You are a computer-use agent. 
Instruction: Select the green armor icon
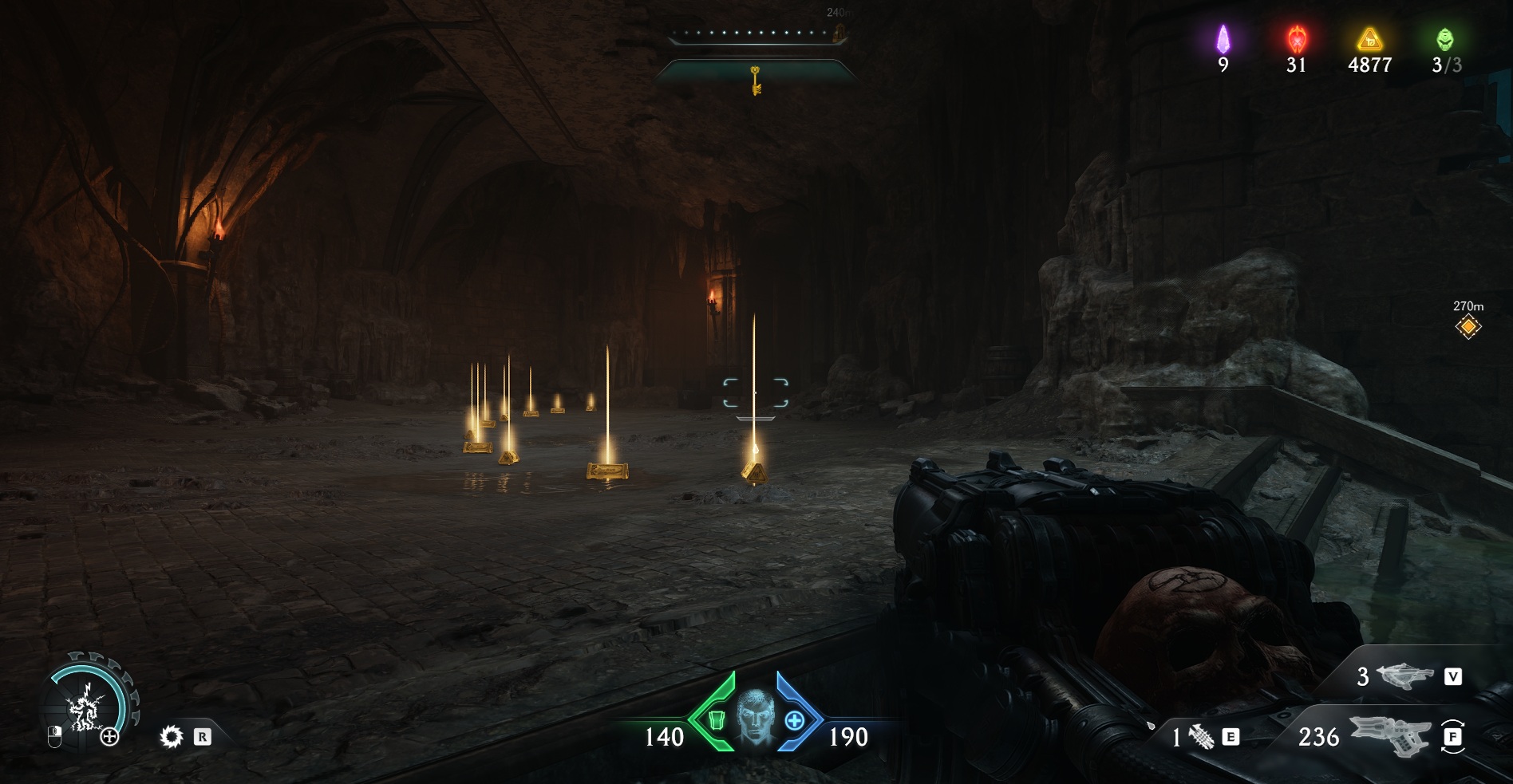(716, 720)
